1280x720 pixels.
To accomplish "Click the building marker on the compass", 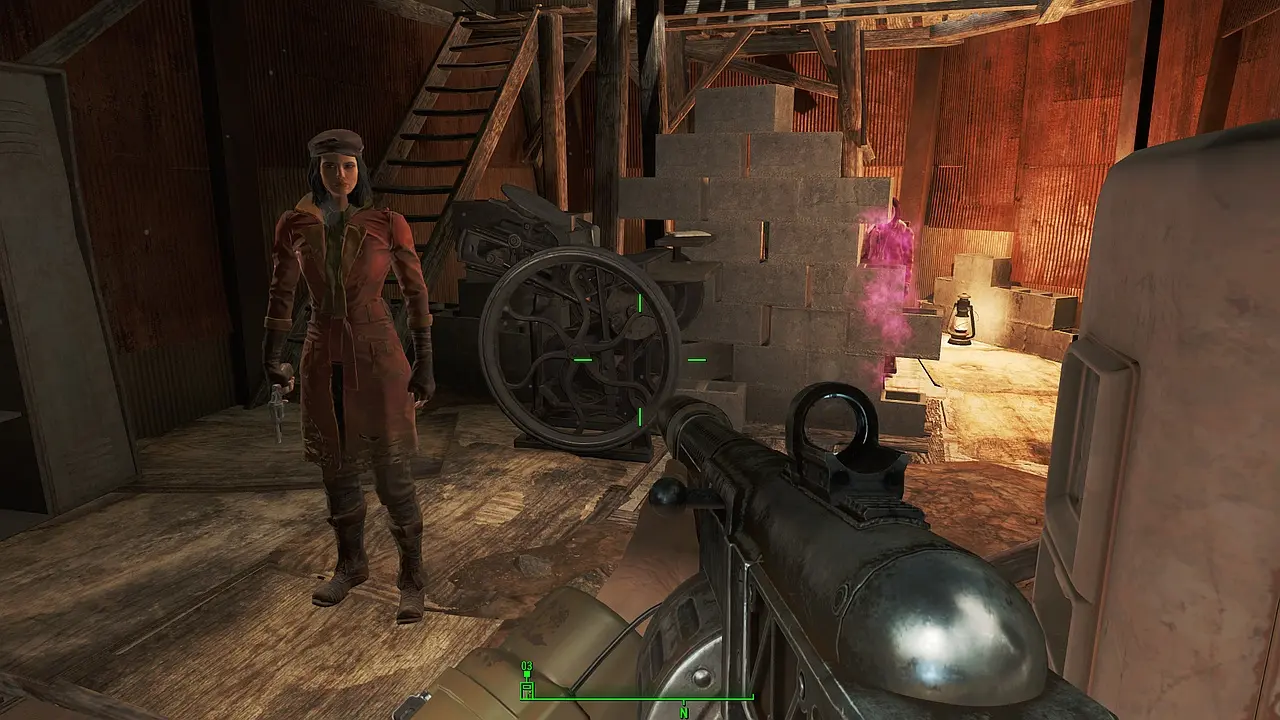I will [x=527, y=688].
